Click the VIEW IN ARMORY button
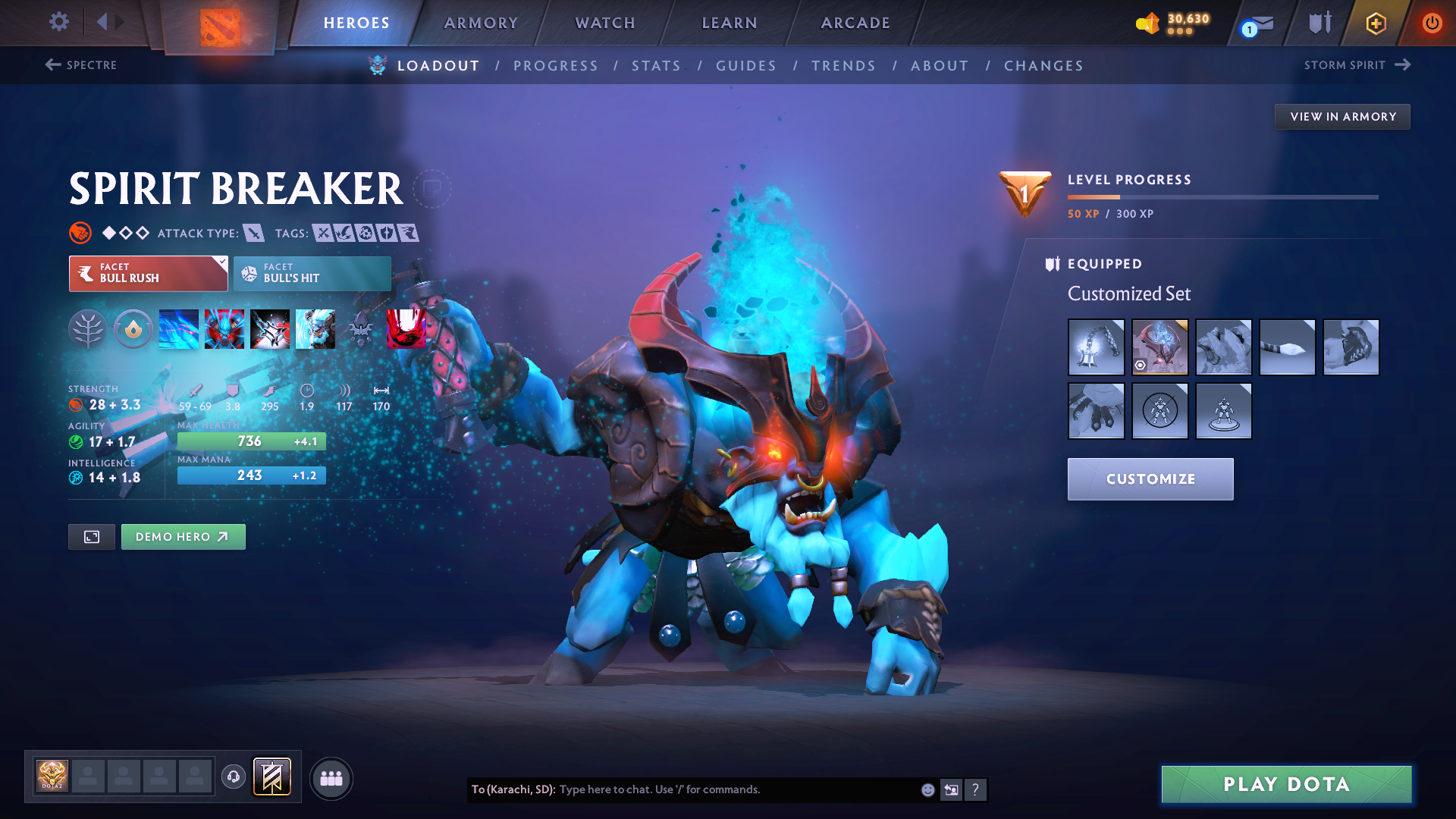 (x=1341, y=116)
